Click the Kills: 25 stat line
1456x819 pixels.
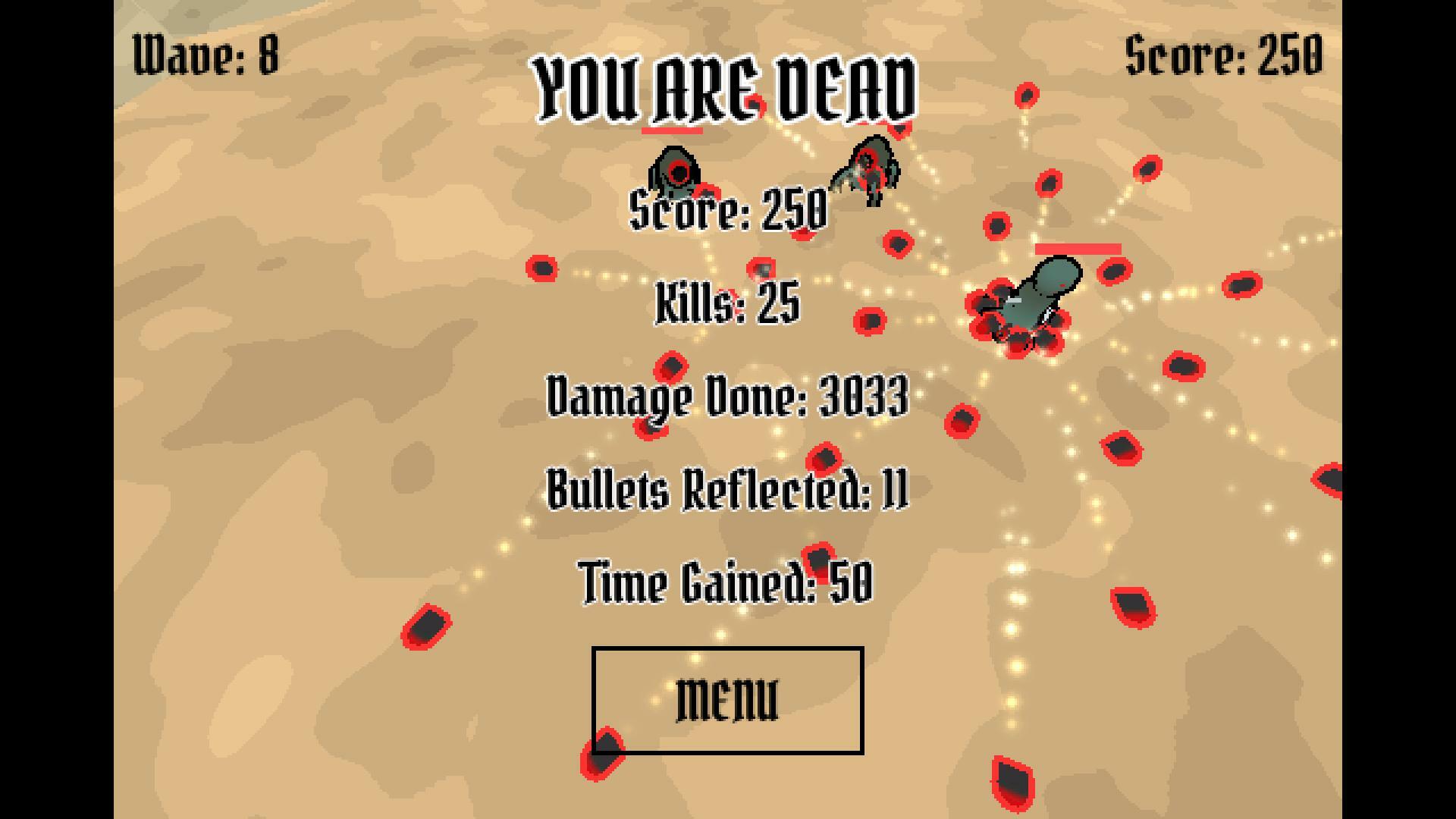(726, 302)
